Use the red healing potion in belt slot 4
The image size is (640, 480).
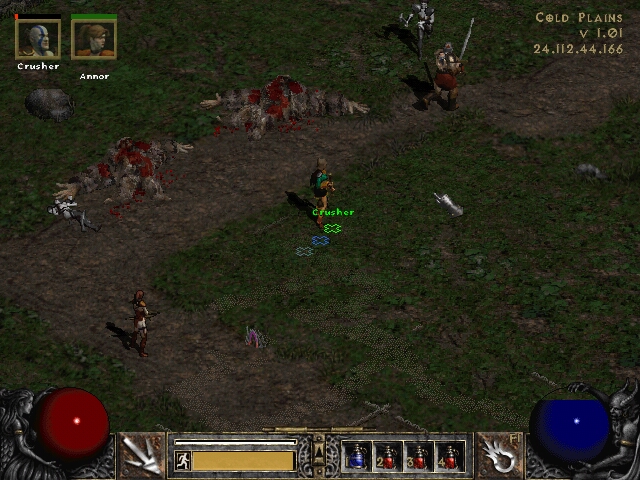tap(448, 456)
